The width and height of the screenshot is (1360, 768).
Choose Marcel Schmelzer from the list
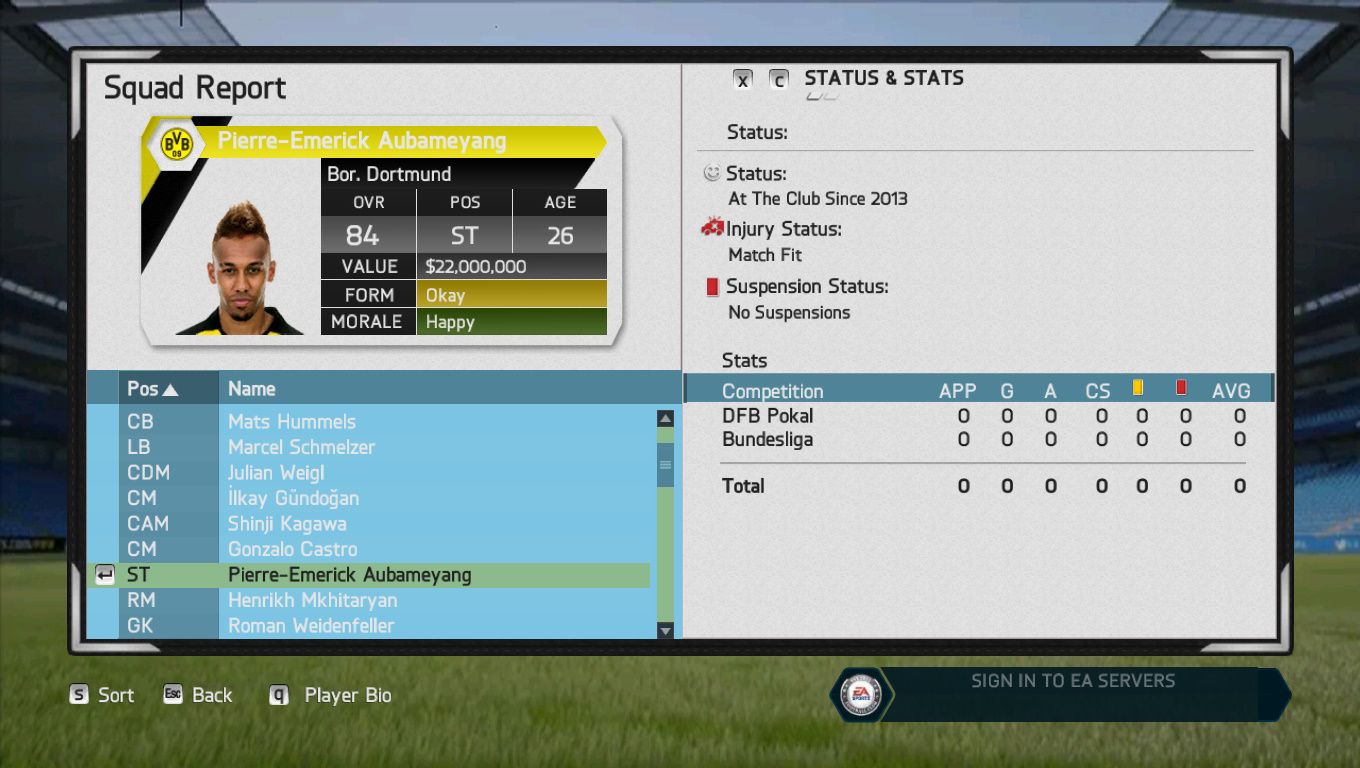(x=301, y=447)
